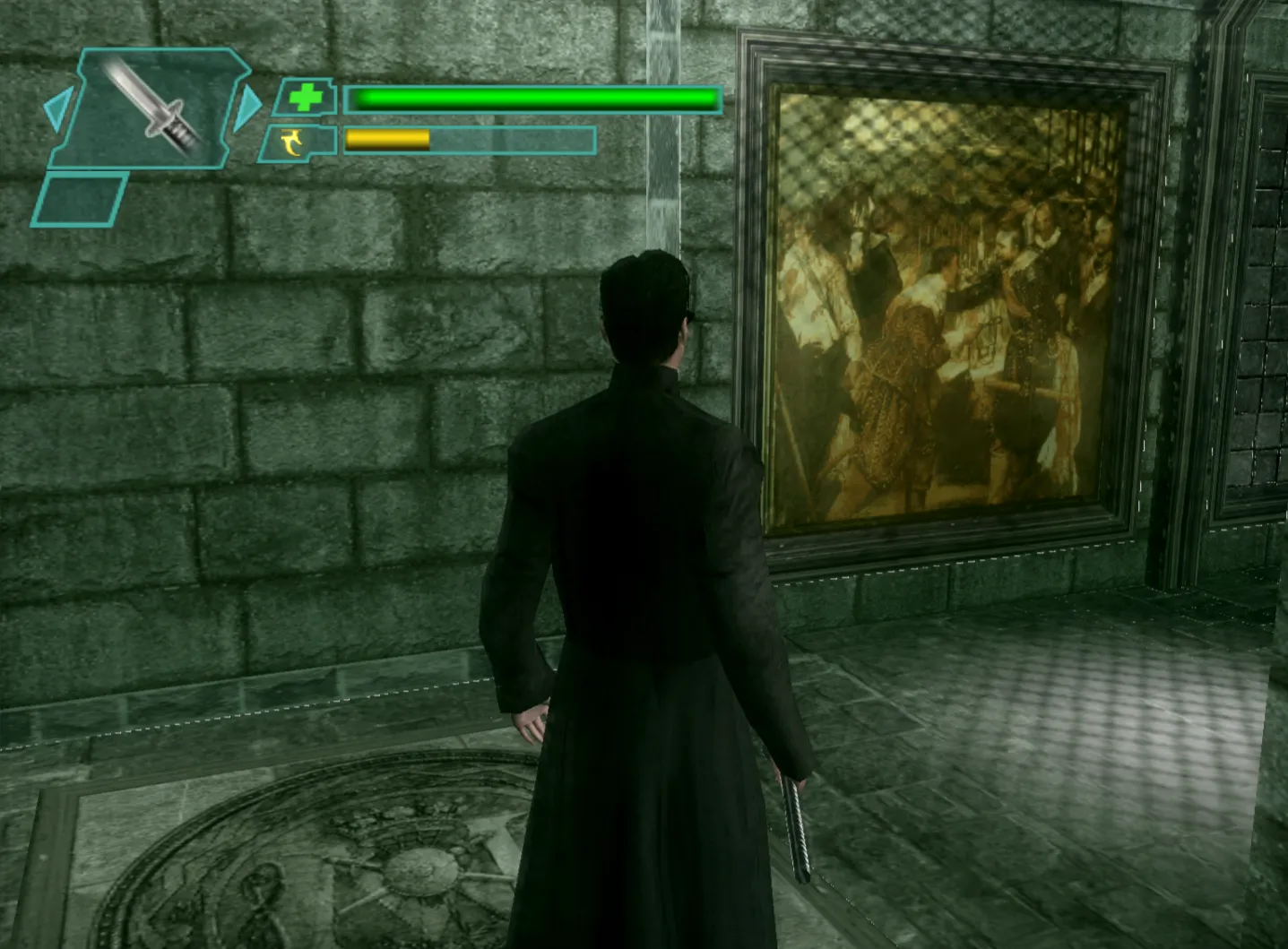Viewport: 1288px width, 949px height.
Task: Click the right weapon-cycle arrow
Action: coord(246,105)
